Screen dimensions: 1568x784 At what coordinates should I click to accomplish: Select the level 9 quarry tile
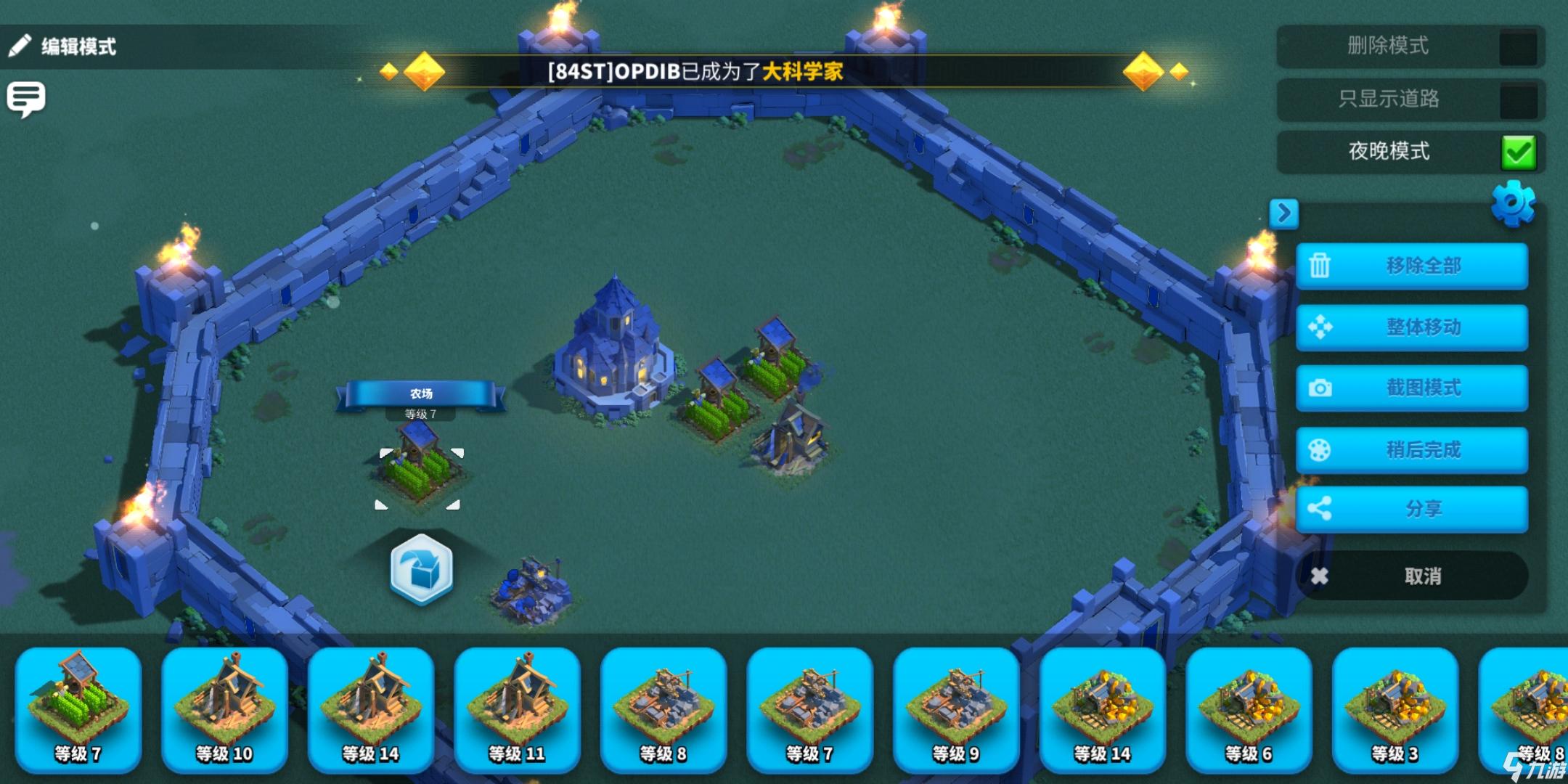point(956,709)
